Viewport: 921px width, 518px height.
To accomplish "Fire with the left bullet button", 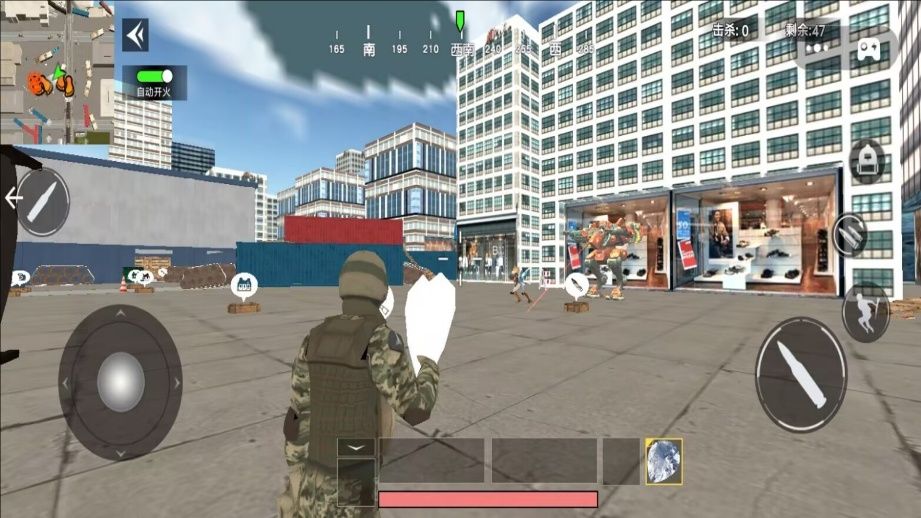I will click(x=42, y=202).
